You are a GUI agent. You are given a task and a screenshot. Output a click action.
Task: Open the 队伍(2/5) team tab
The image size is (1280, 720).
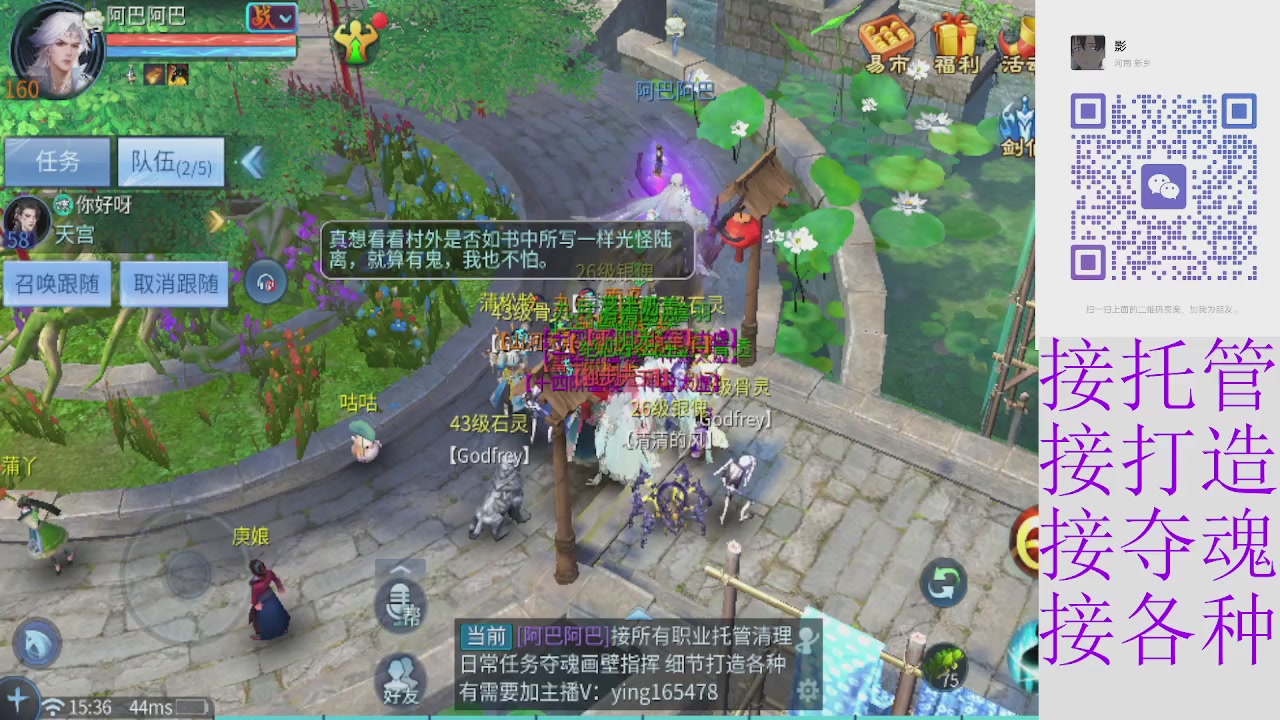pyautogui.click(x=170, y=162)
